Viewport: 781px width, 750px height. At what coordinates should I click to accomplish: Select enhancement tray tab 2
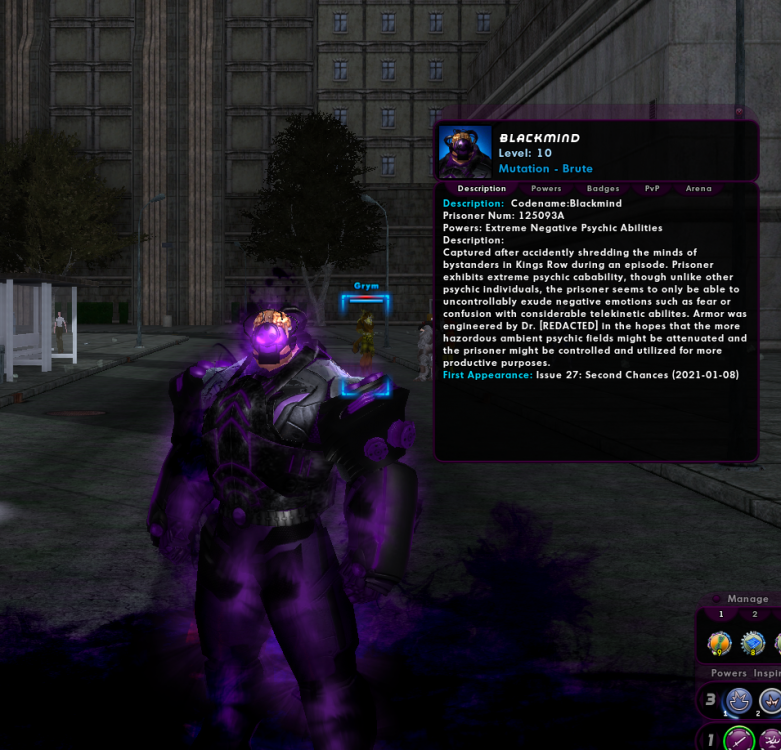[755, 614]
